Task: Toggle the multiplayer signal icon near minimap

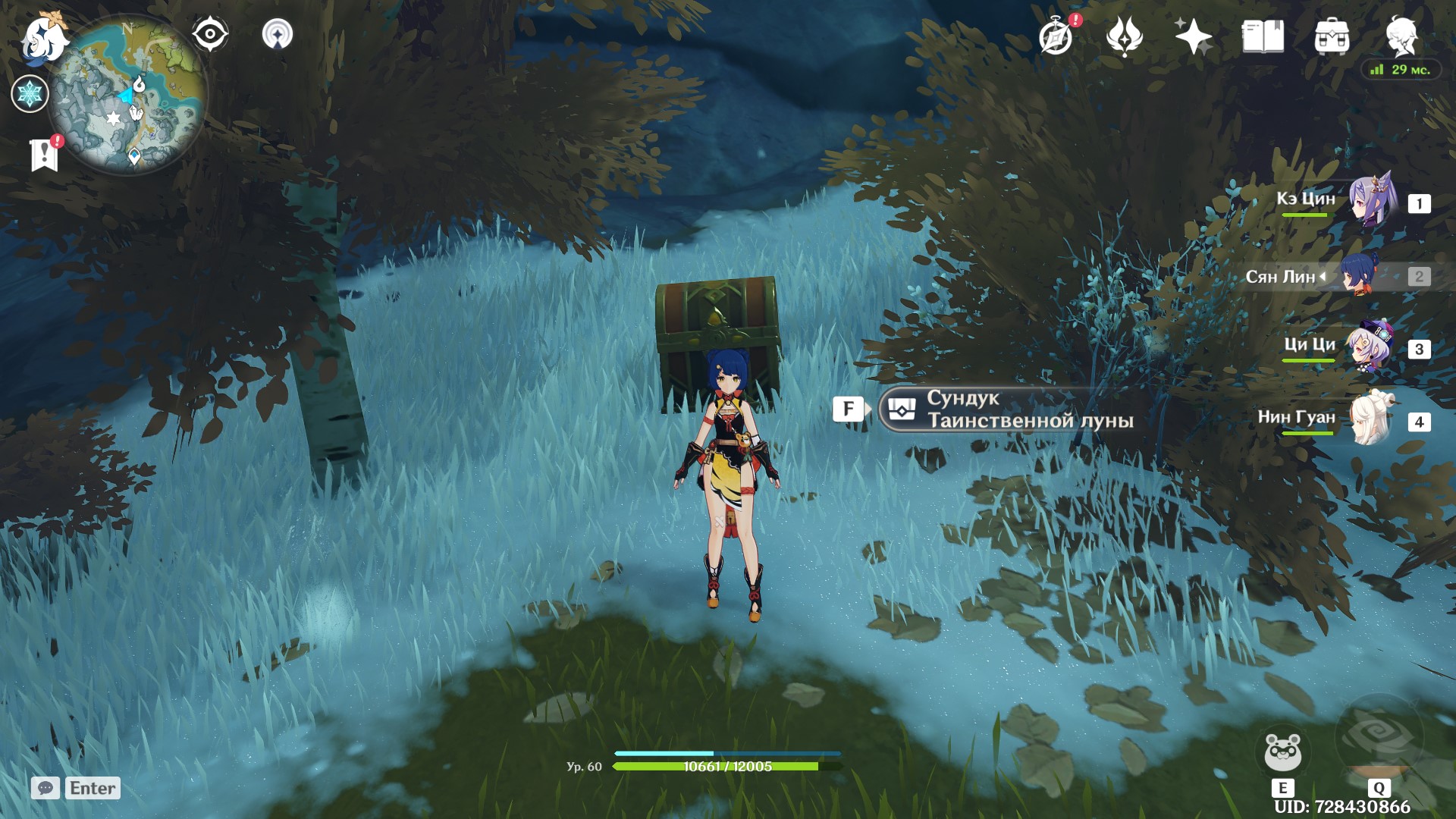Action: point(279,33)
